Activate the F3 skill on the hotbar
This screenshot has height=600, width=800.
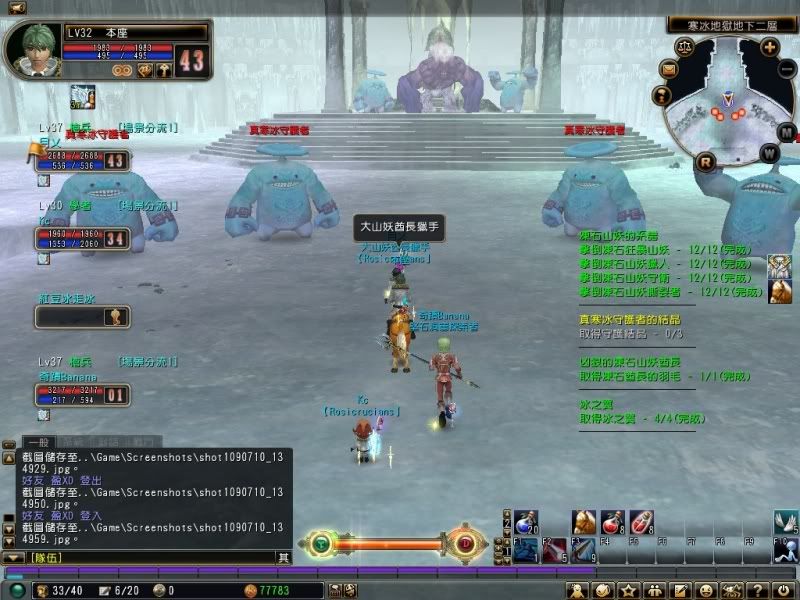pos(584,549)
